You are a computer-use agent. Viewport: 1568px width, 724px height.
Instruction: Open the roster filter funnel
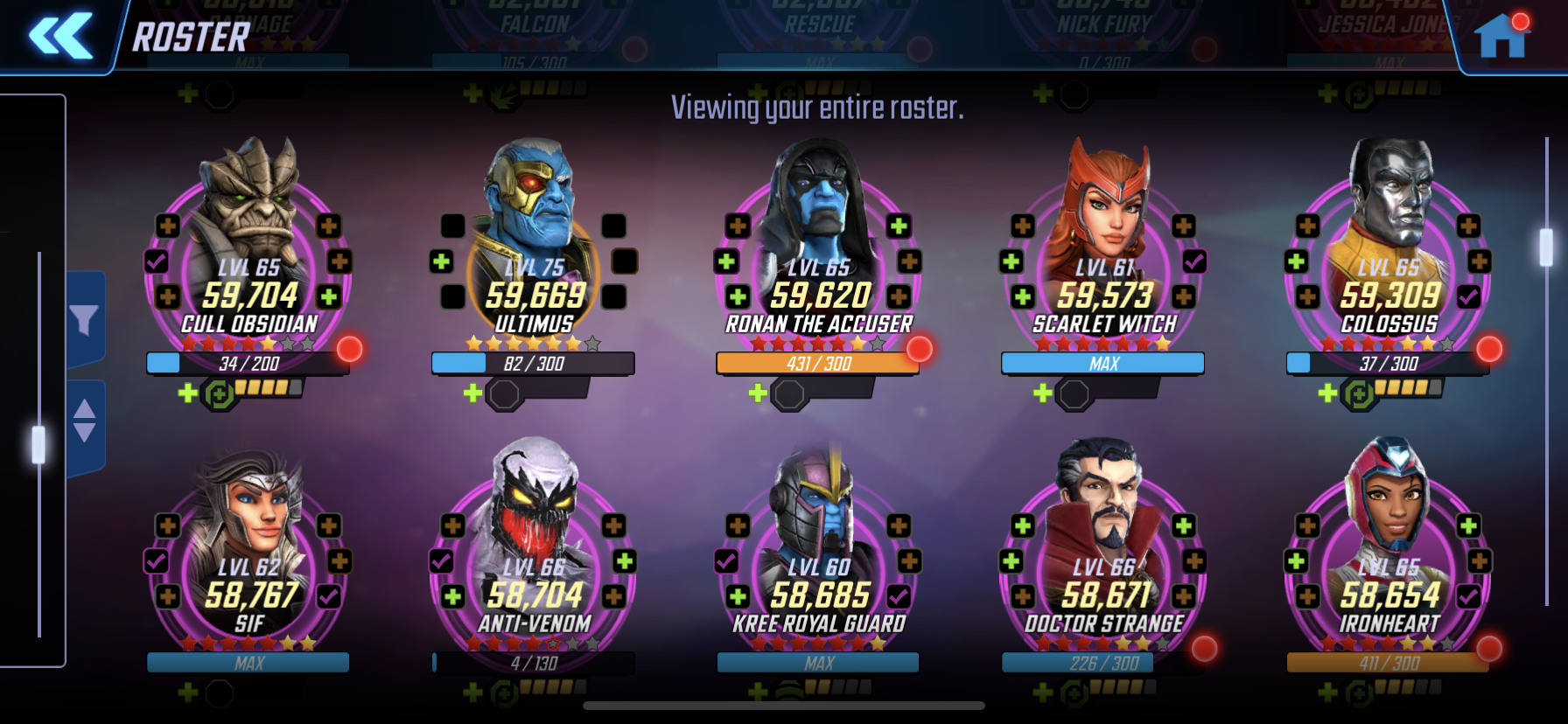pos(85,320)
